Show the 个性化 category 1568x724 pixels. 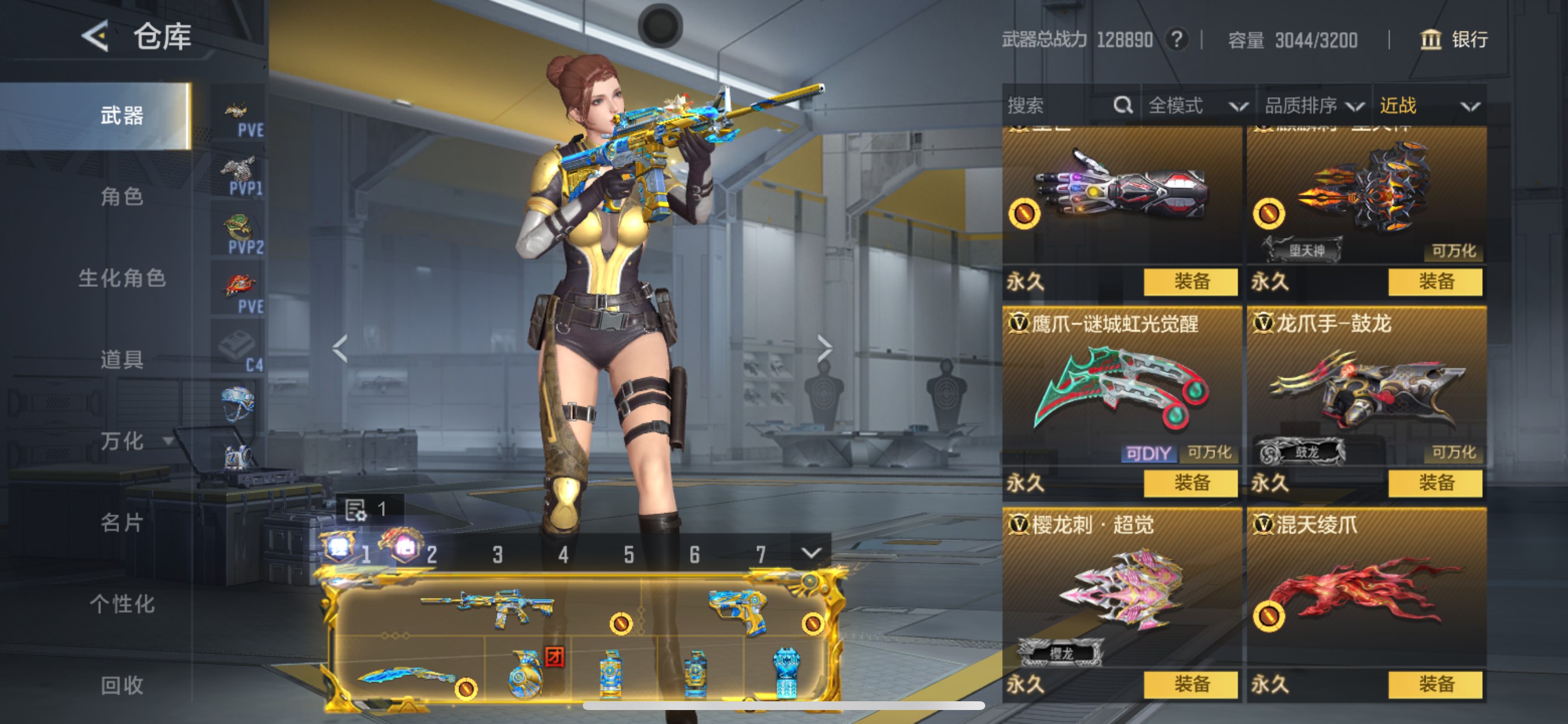point(122,604)
